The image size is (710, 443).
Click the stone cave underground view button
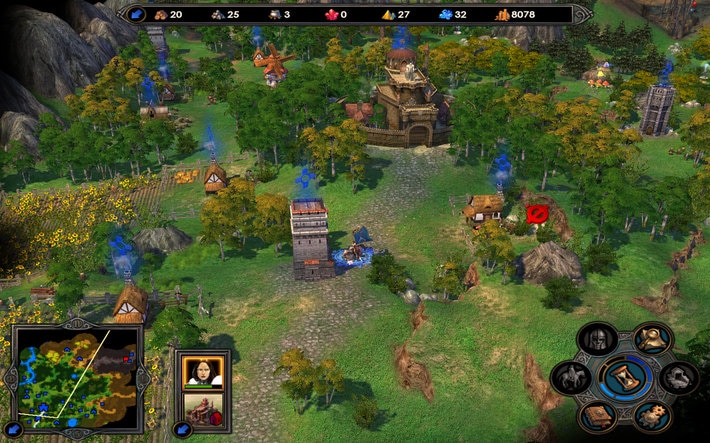point(680,377)
